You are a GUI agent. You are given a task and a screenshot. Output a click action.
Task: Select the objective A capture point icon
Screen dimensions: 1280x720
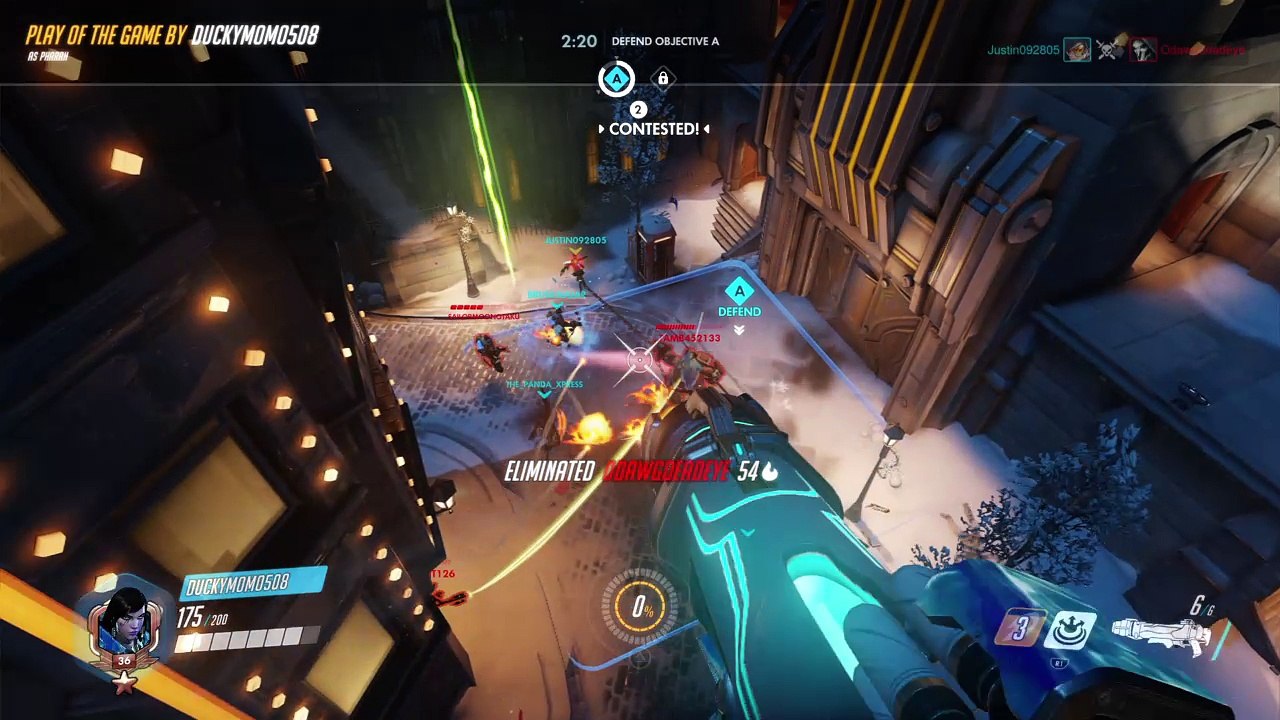[x=616, y=79]
